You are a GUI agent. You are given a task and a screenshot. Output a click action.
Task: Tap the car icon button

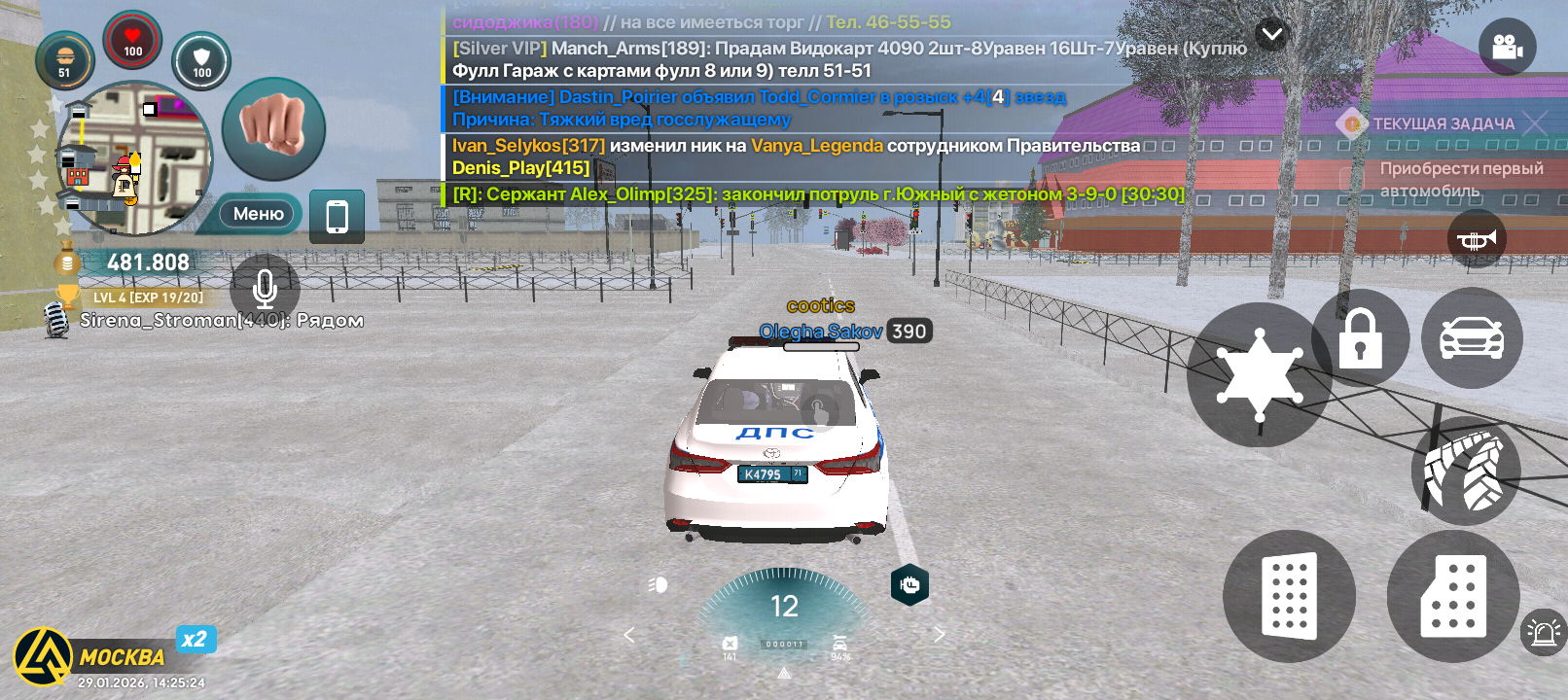(1471, 338)
